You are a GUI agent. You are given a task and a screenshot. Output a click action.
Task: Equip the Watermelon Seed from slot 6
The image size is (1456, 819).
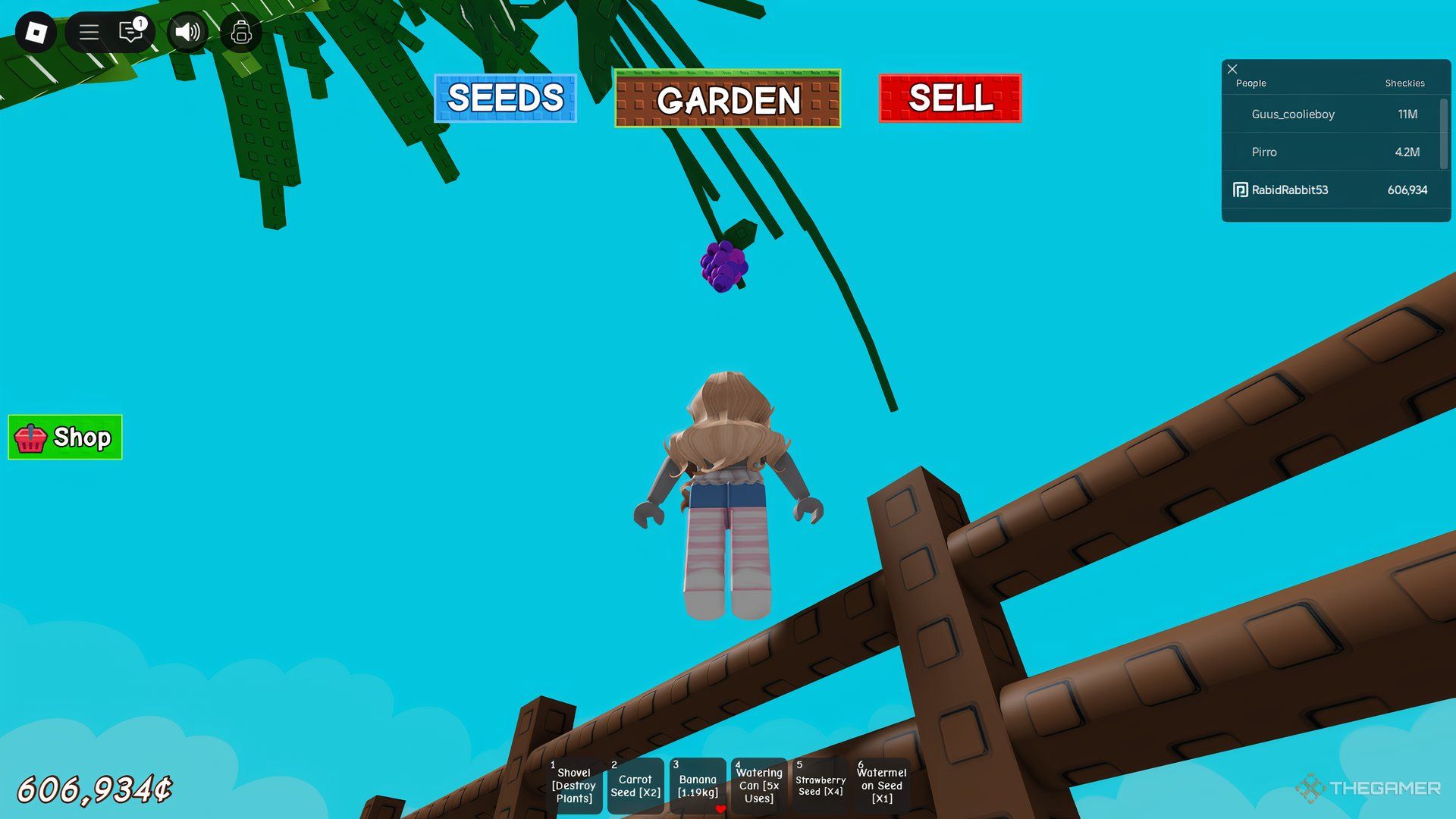tap(881, 786)
